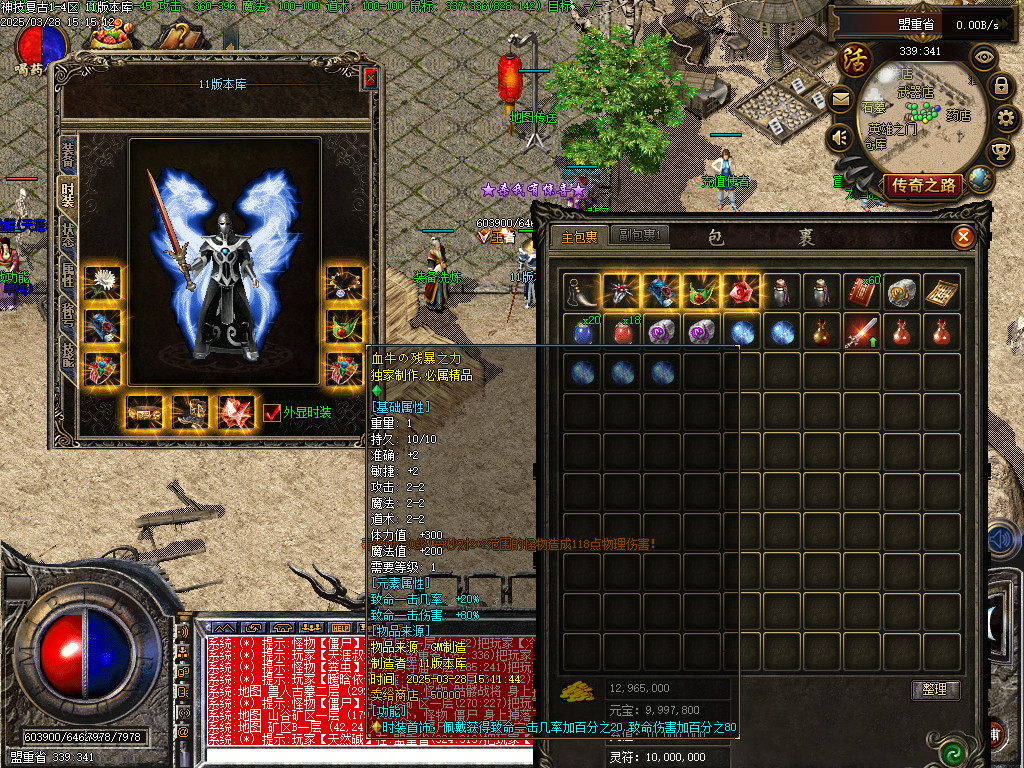Toggle sound with the speaker icon

point(840,137)
